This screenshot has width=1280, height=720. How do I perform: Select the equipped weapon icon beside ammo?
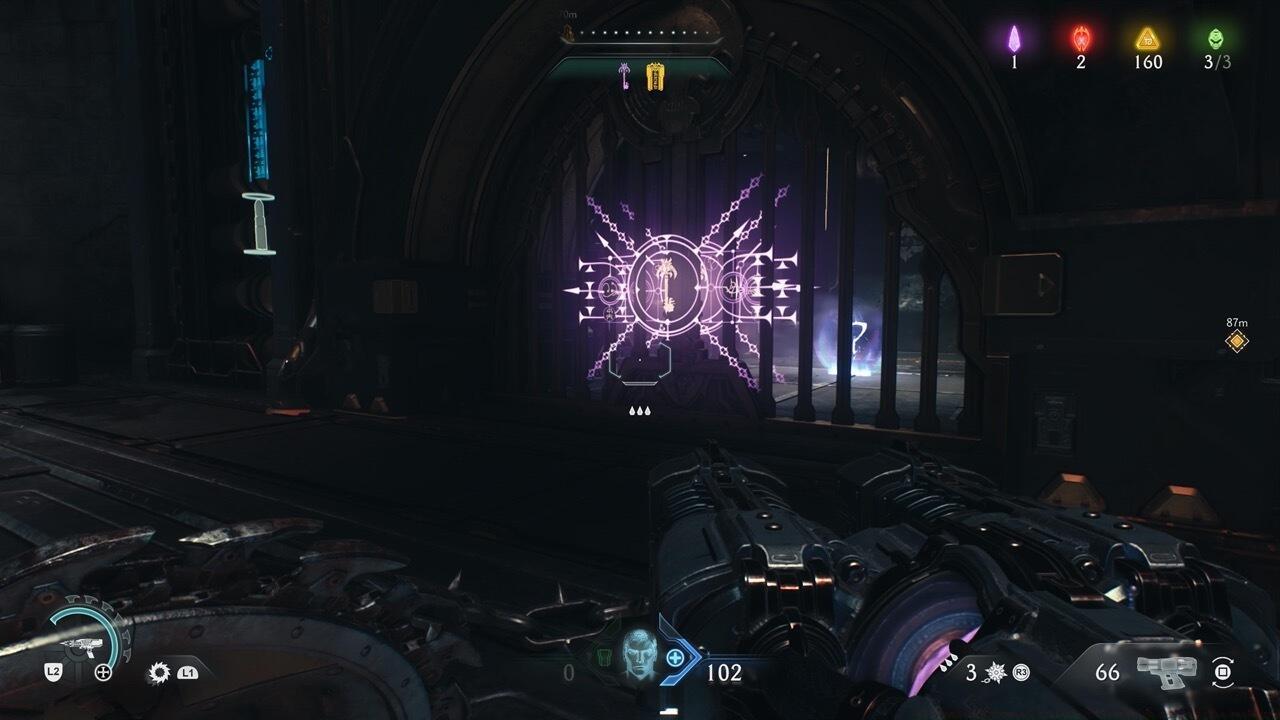[x=1168, y=672]
